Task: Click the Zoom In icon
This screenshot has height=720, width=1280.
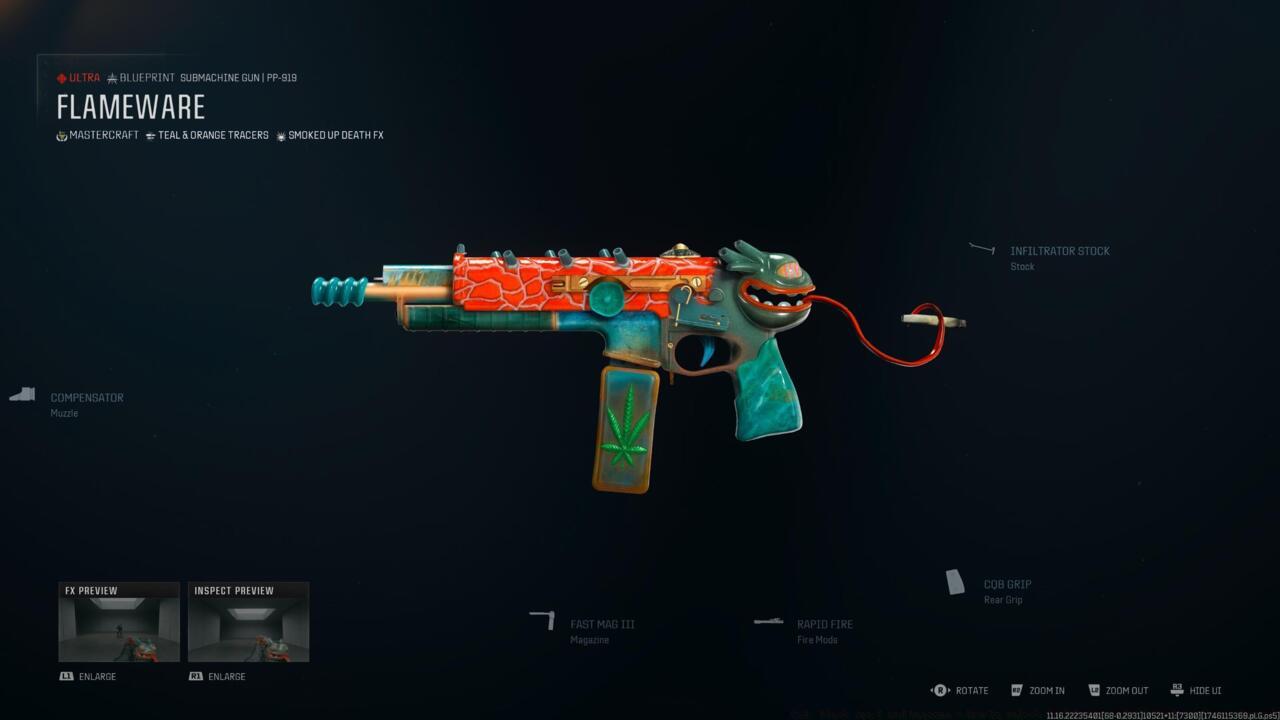Action: (x=1016, y=690)
